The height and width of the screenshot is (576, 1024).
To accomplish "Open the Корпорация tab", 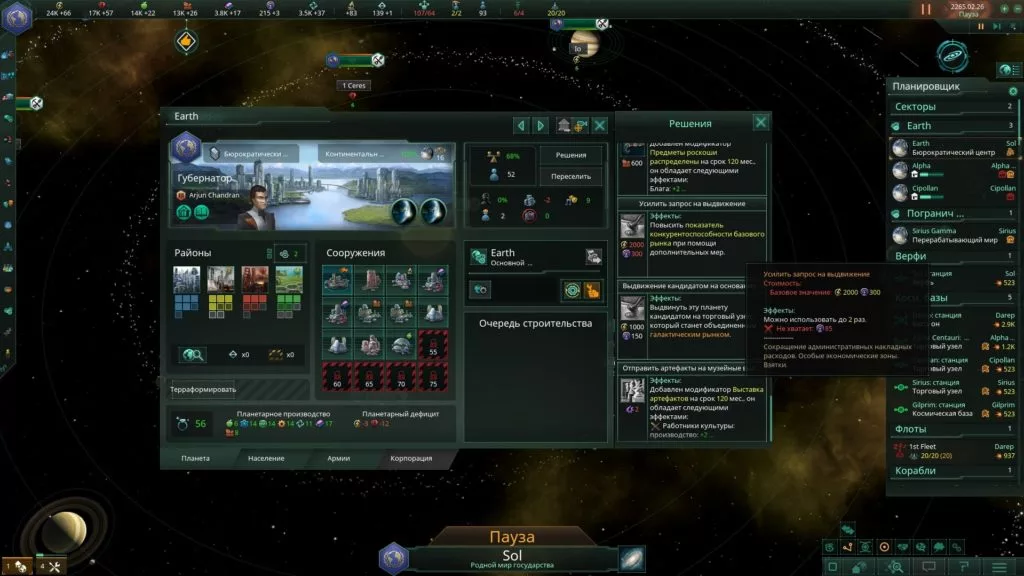I will coord(411,458).
